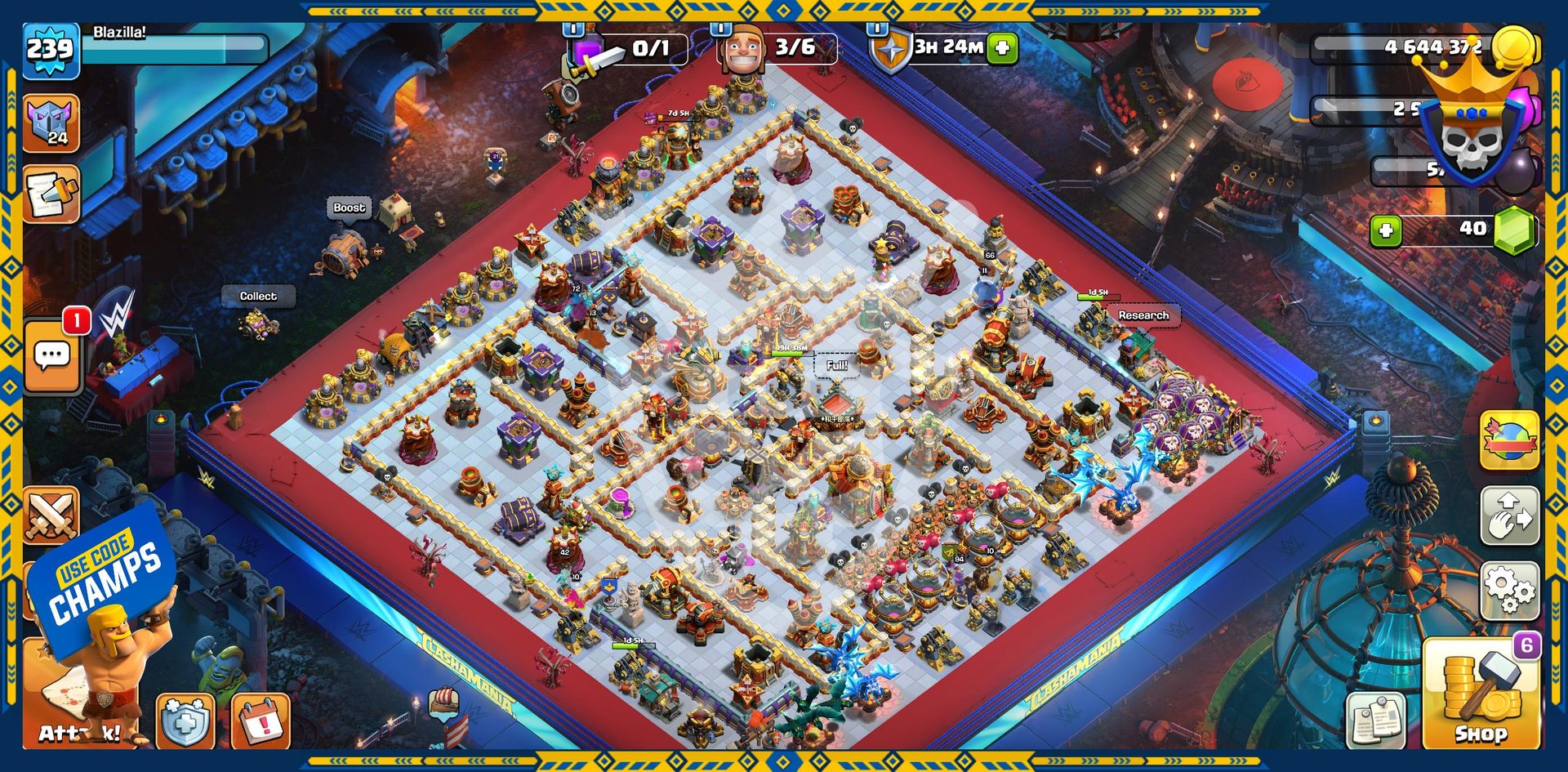Viewport: 1568px width, 772px height.
Task: Open the shield with plus icon
Action: click(185, 721)
